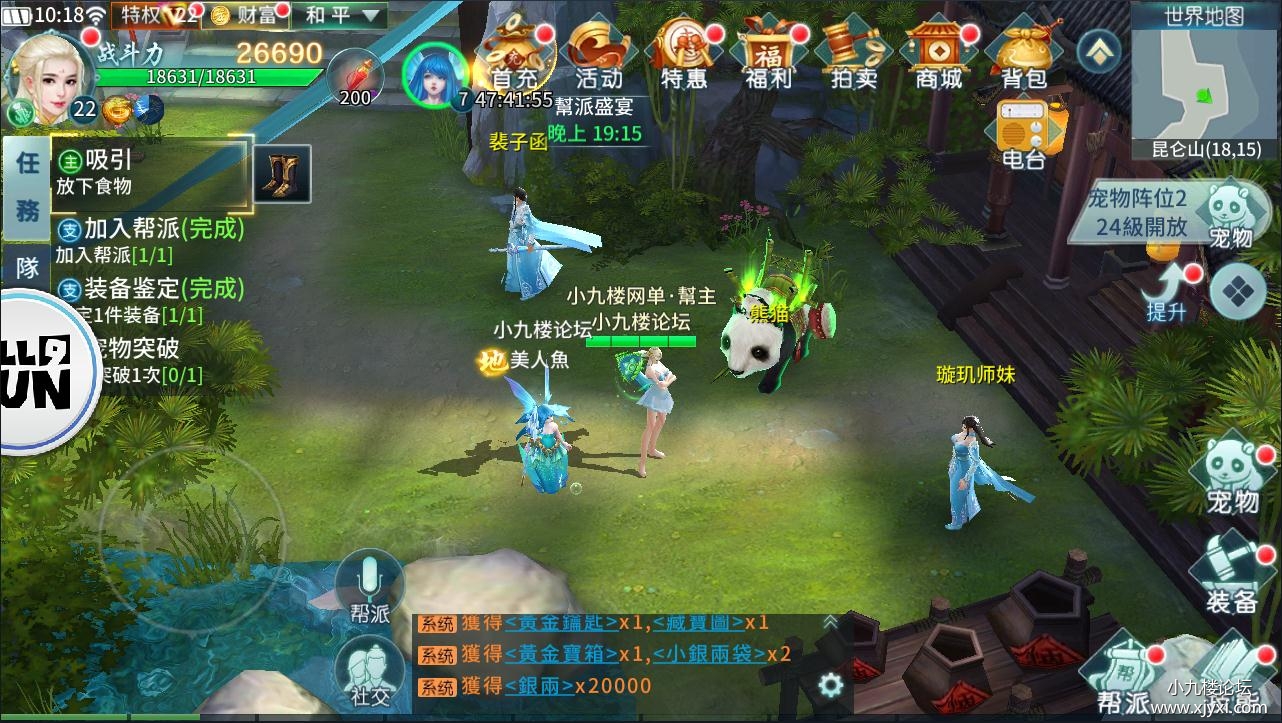
Task: Open the 活动 activities panel
Action: (596, 55)
